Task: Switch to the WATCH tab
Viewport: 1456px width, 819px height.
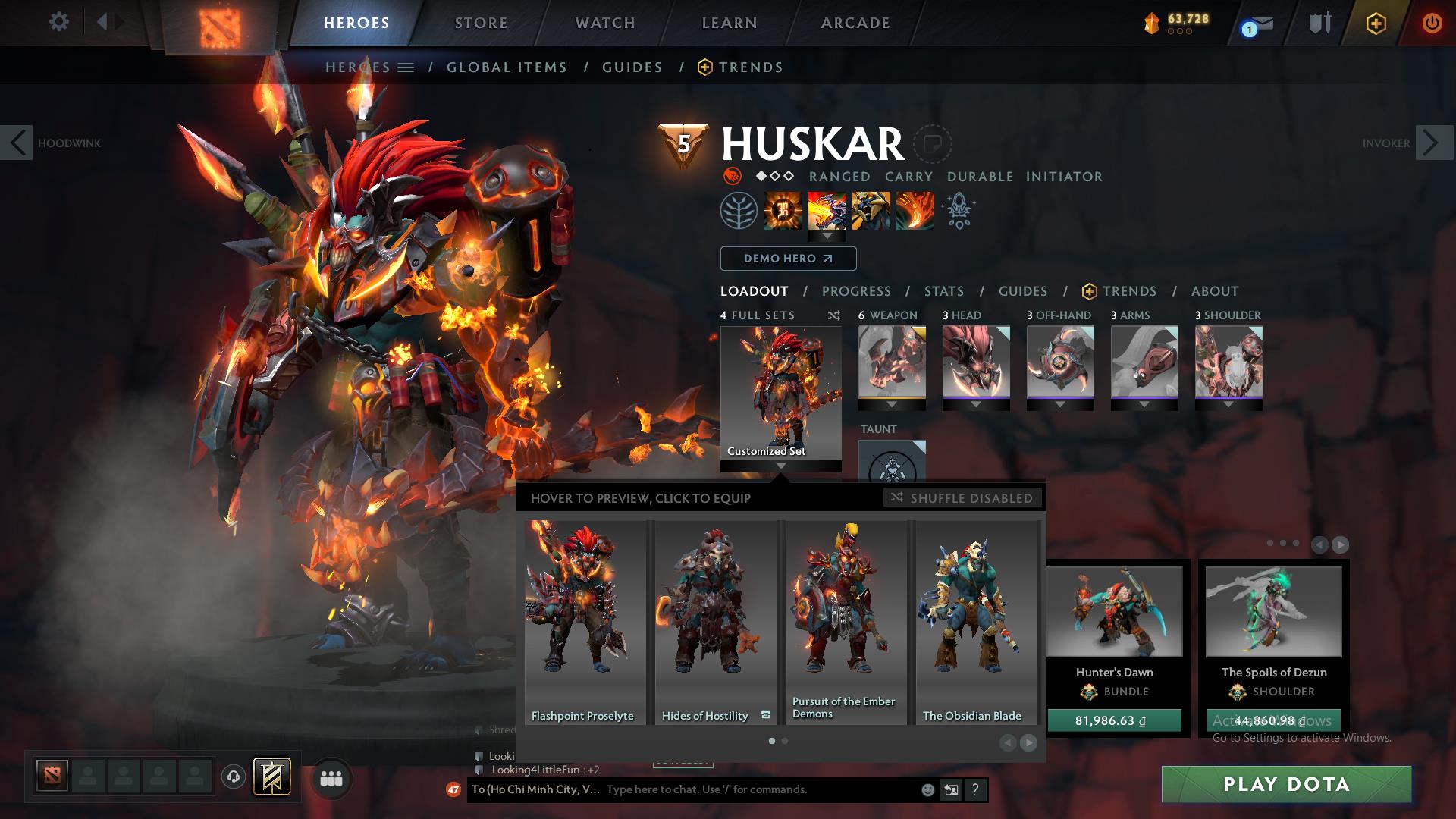Action: pyautogui.click(x=603, y=22)
